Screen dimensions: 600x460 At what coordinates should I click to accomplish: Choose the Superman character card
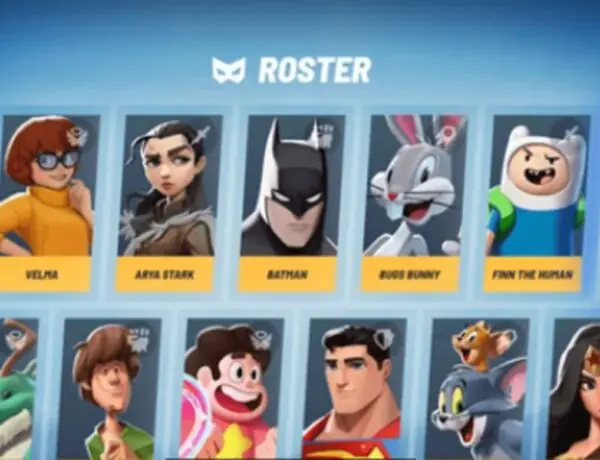[x=355, y=390]
